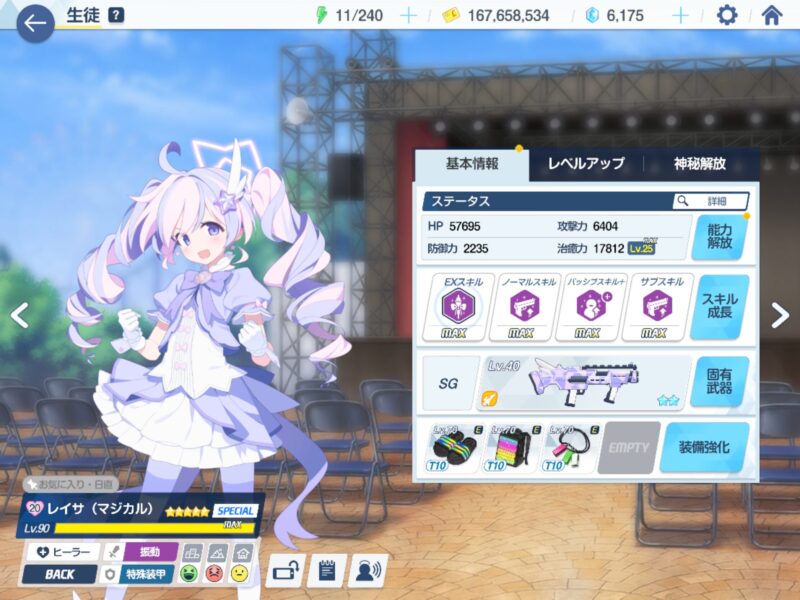Viewport: 800px width, 600px height.
Task: Show the previous student with left arrow
Action: [19, 315]
